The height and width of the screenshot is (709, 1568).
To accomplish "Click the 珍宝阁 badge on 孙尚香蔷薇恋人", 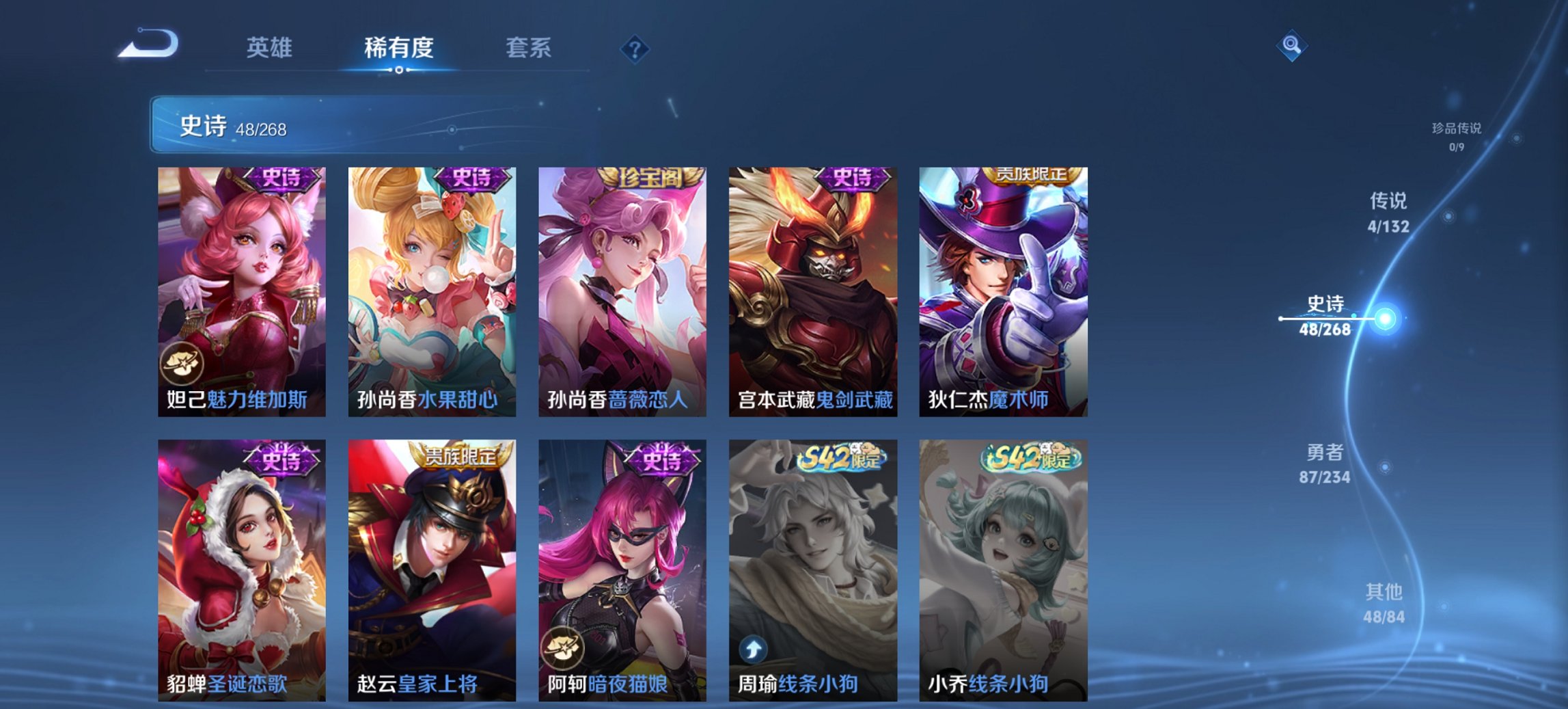I will pos(649,178).
